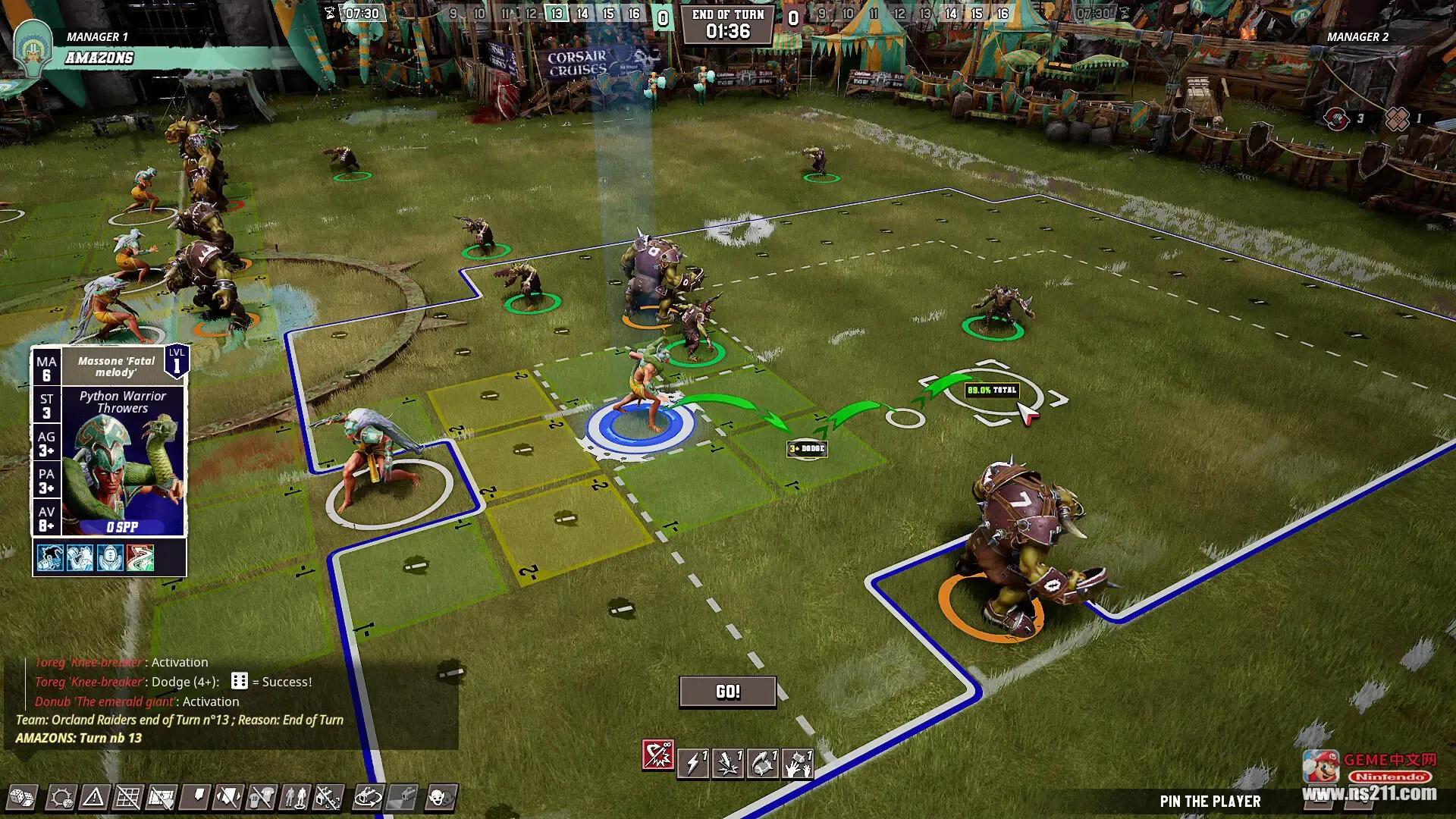Toggle the crossed-out camera icon
The image size is (1456, 819).
pos(328,798)
